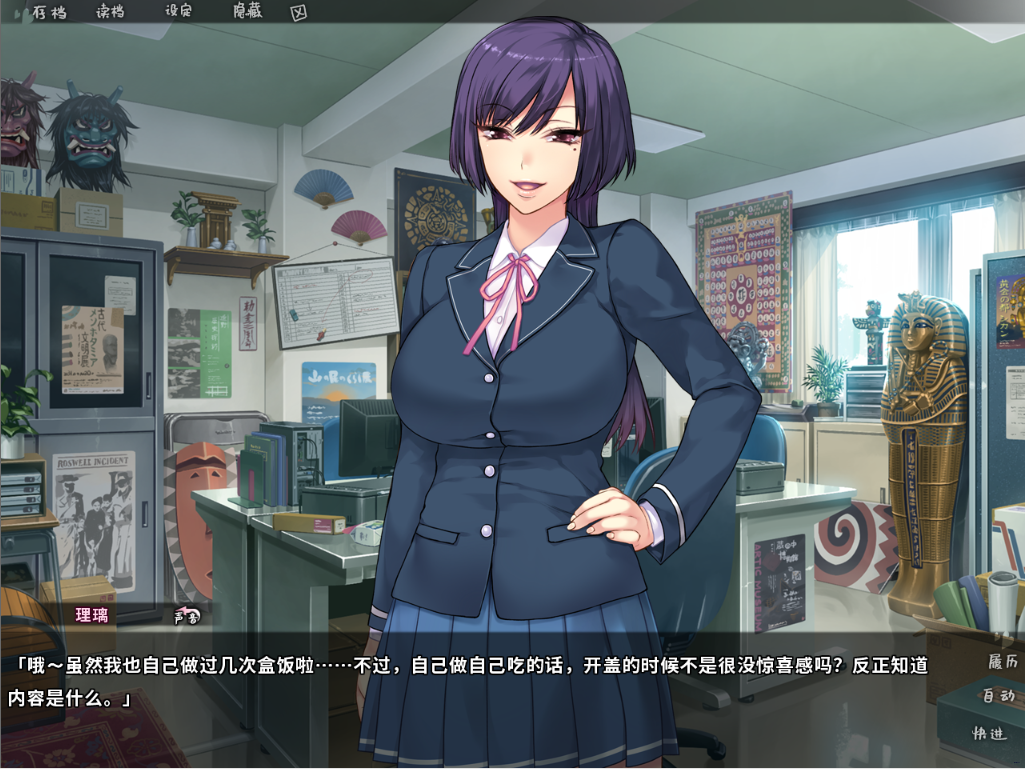
Task: Open the 存档 save menu
Action: [48, 12]
